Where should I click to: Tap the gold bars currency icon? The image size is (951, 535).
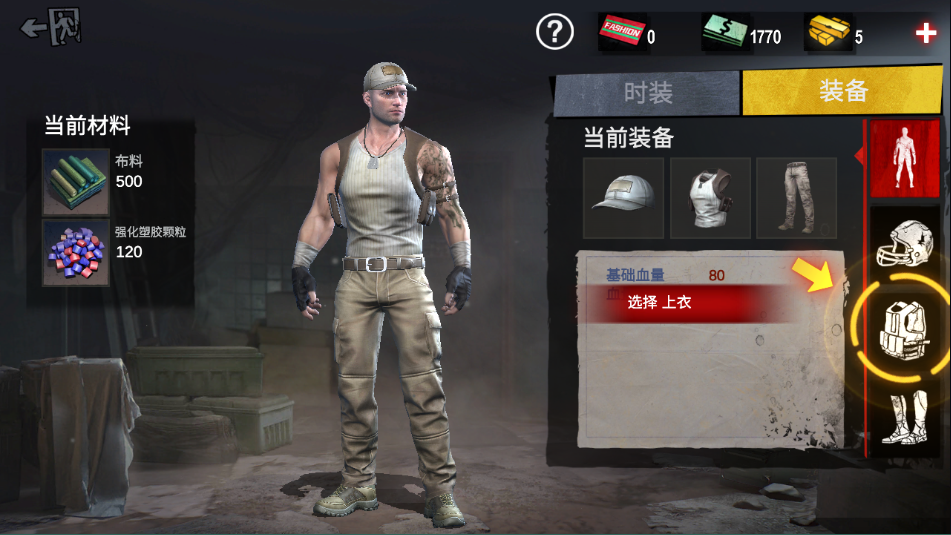pos(828,33)
